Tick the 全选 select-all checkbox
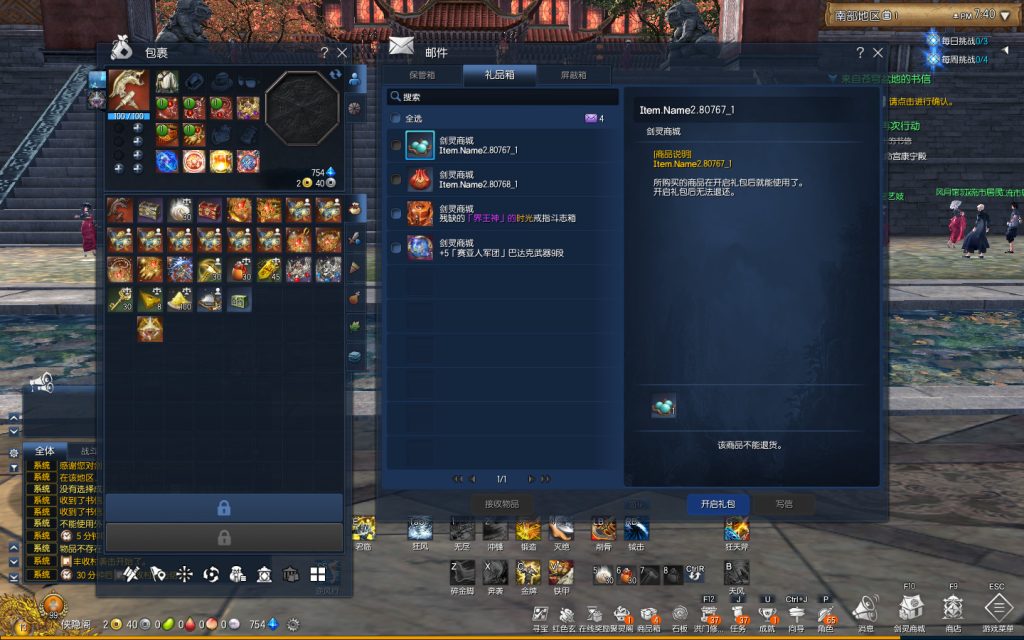Screen dimensions: 1024x640 (396, 118)
